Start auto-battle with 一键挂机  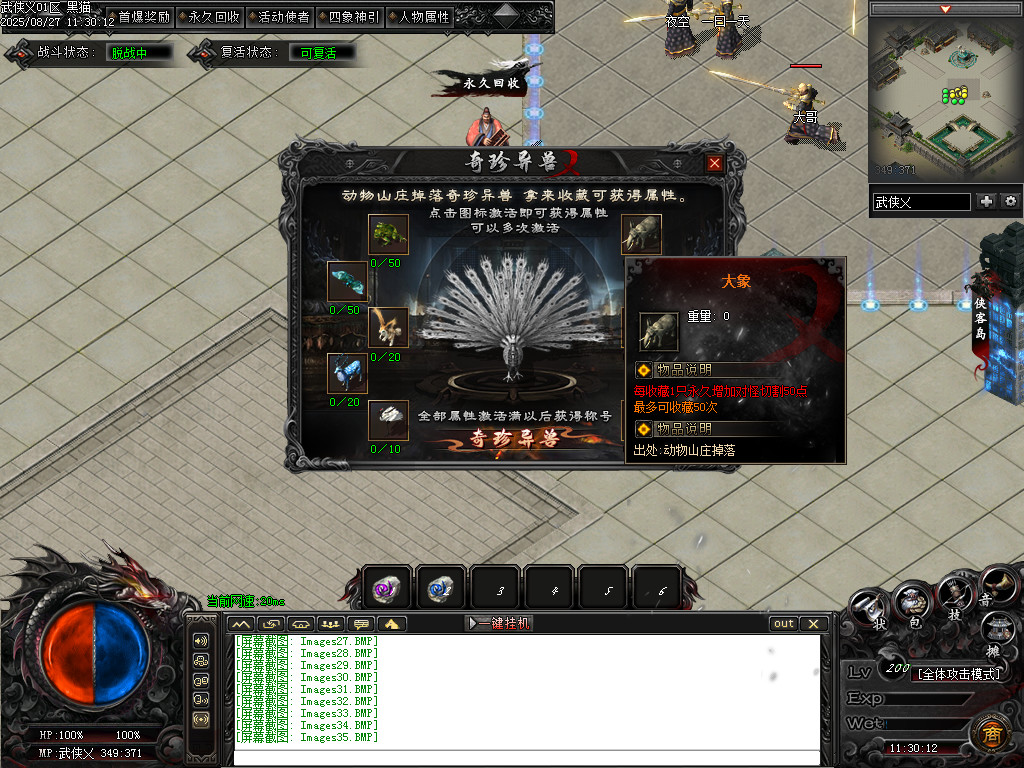click(x=500, y=623)
